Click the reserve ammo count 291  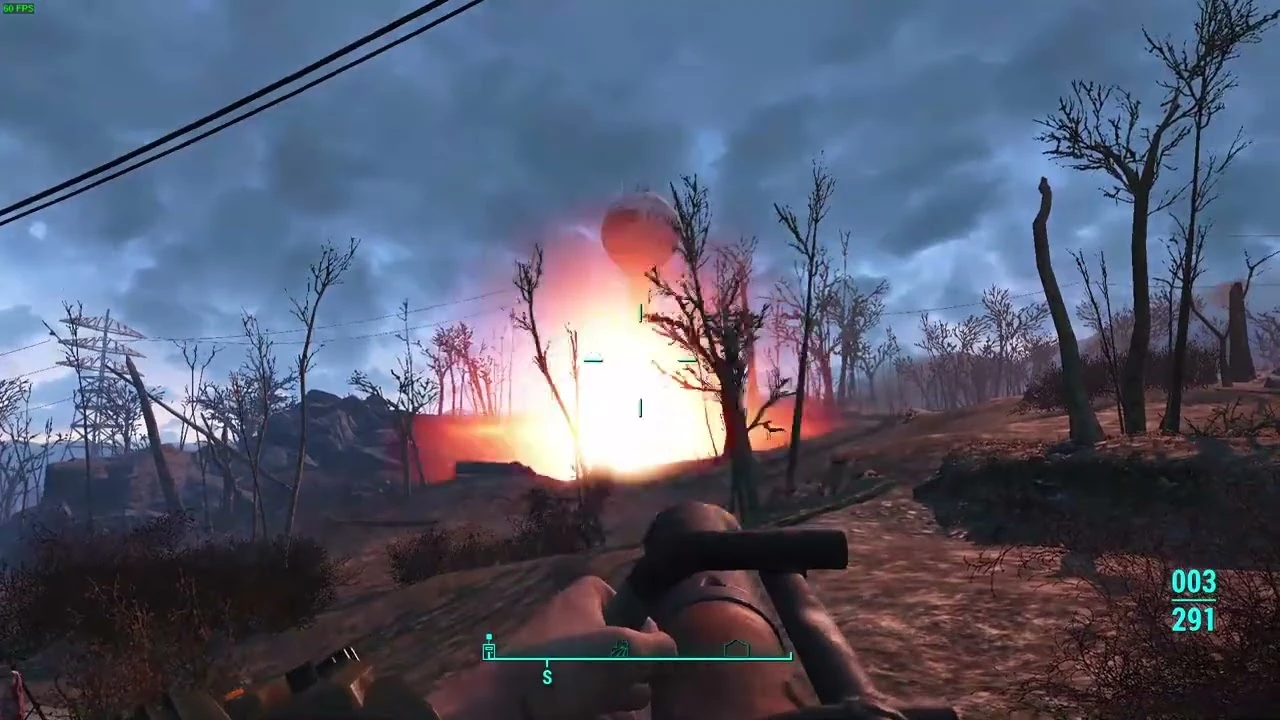(1194, 620)
